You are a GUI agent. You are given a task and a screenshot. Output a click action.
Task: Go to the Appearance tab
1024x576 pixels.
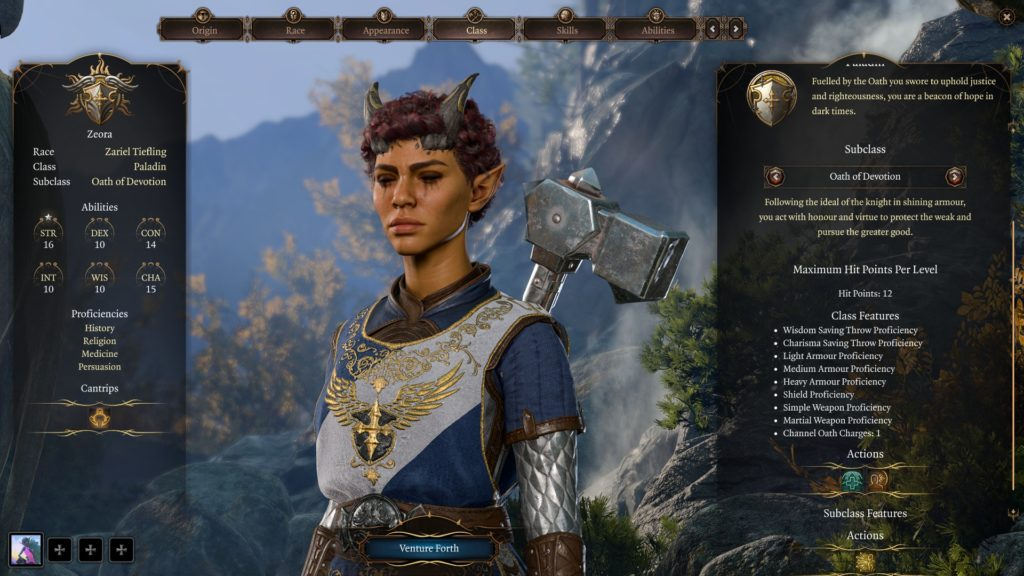385,27
